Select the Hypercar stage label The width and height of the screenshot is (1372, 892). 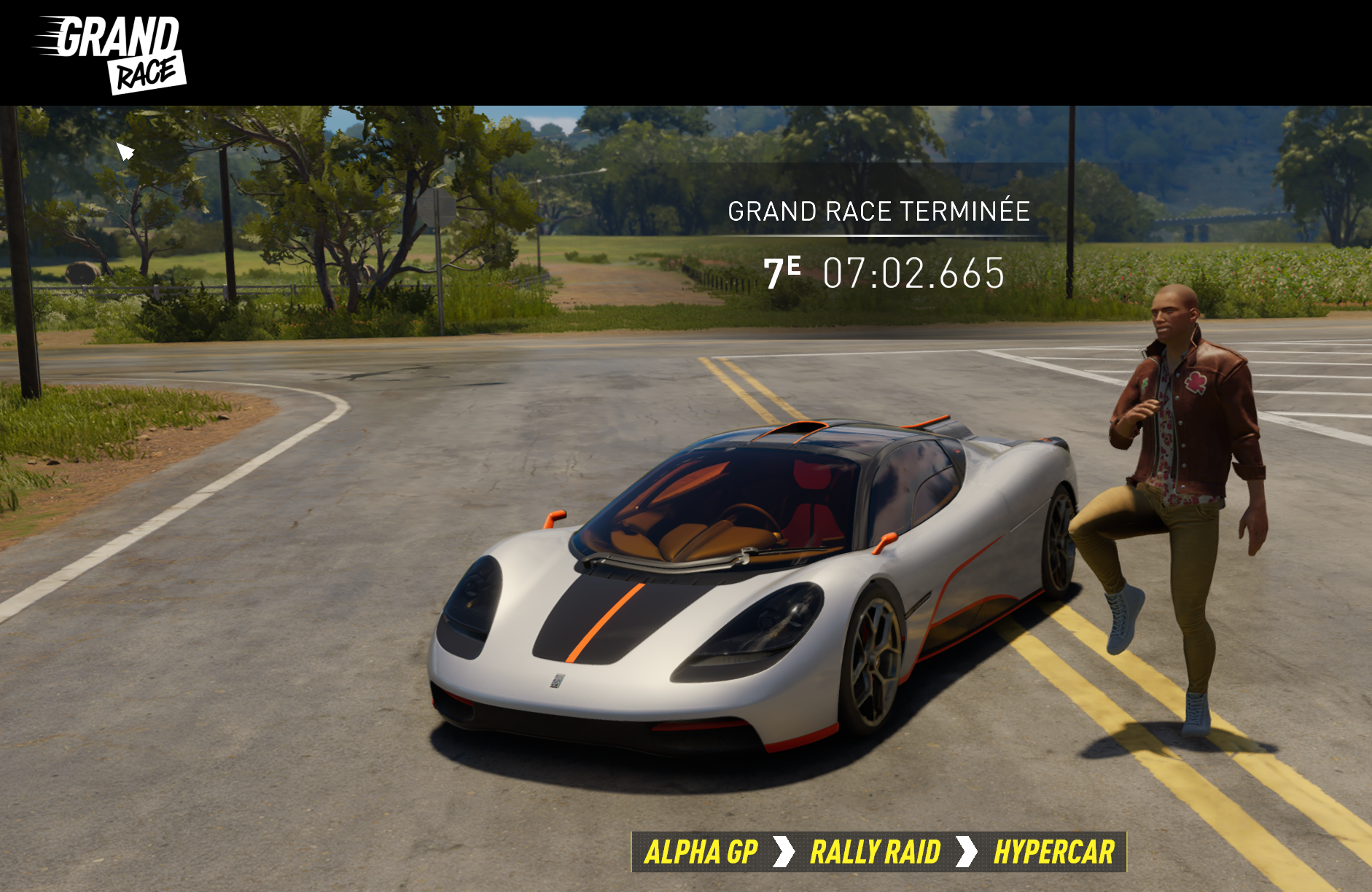(1053, 852)
